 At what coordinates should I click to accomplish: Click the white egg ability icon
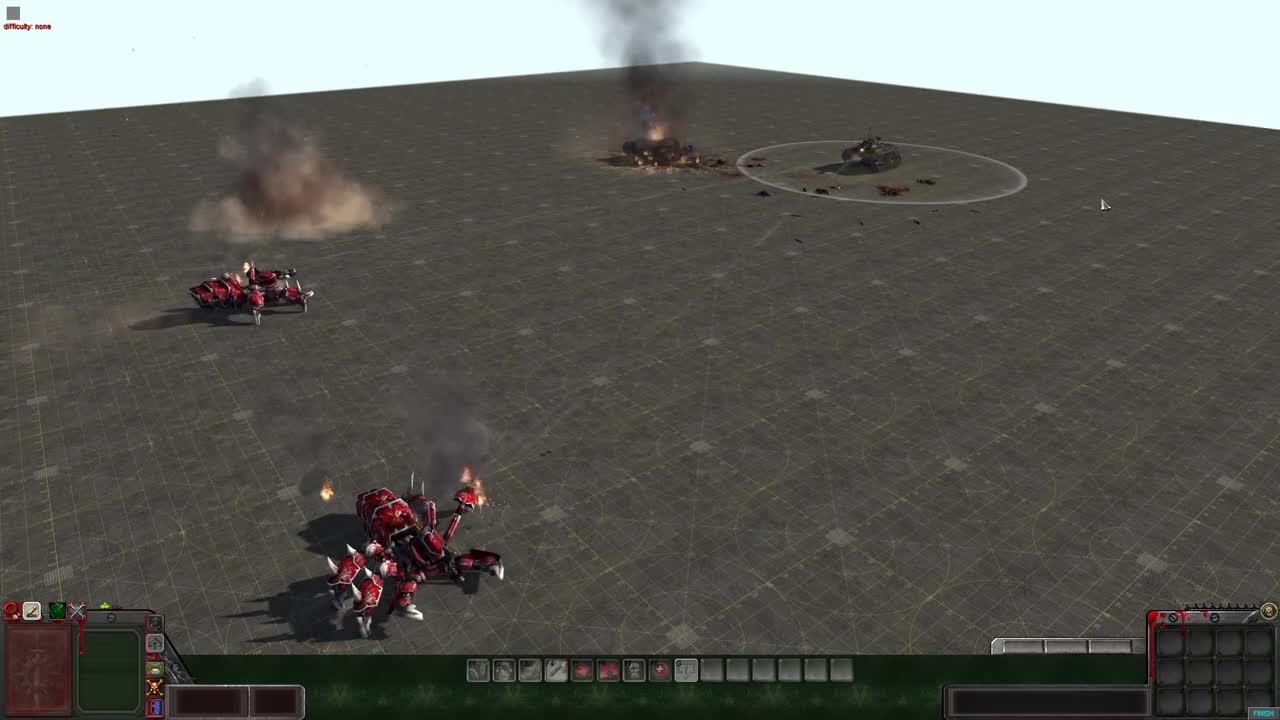155,668
